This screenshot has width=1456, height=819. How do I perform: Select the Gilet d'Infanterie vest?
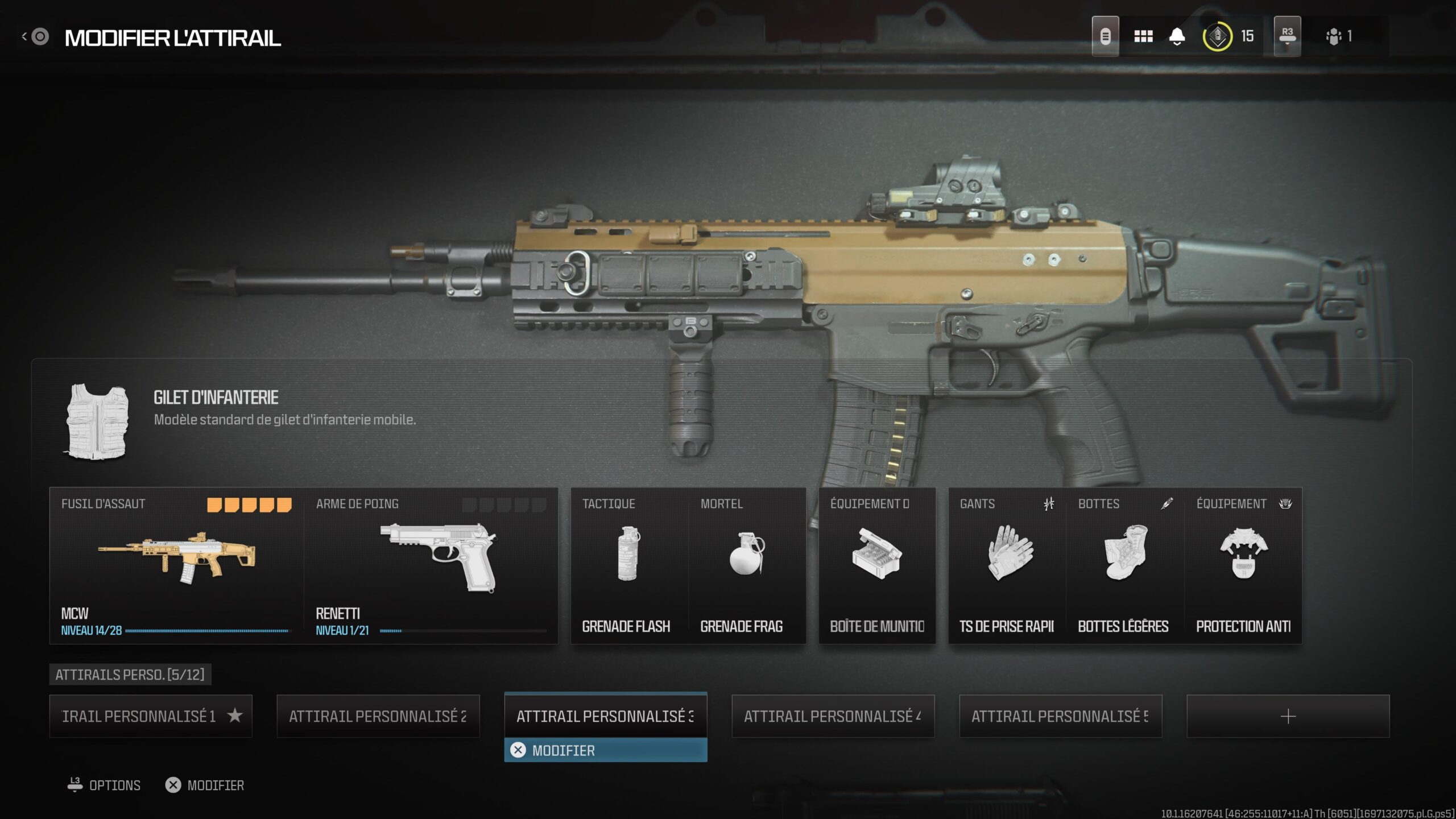point(97,421)
